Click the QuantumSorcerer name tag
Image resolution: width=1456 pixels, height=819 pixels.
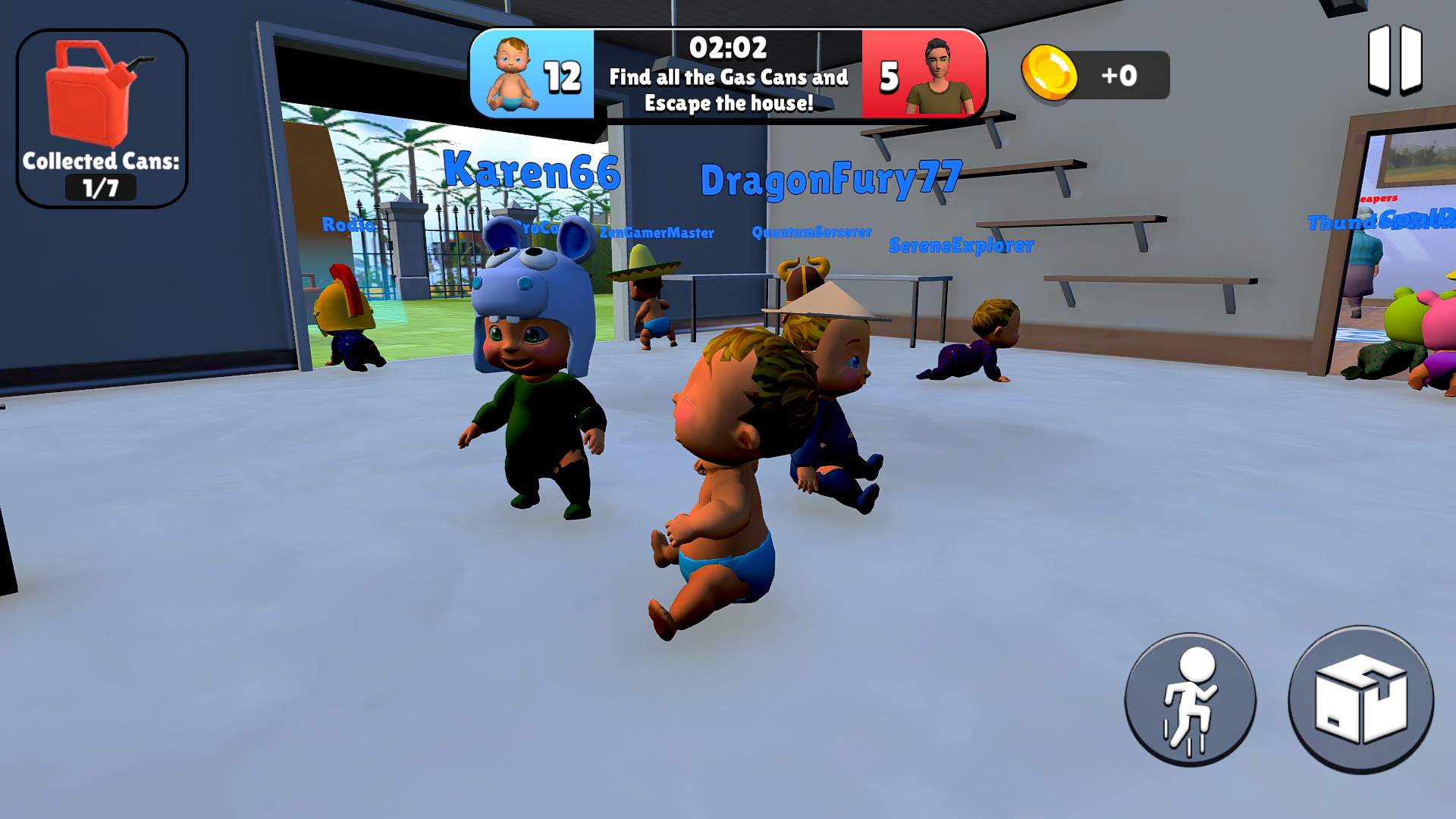(x=810, y=232)
